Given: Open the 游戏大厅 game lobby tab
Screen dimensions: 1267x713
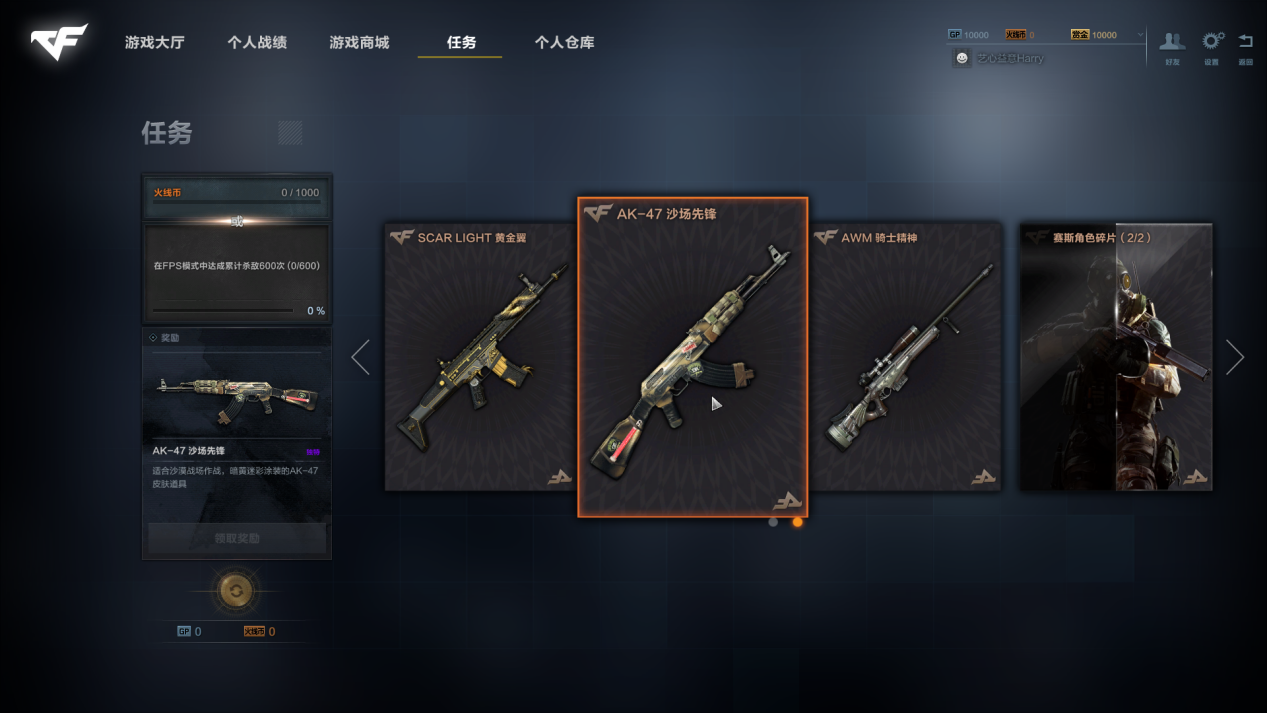Looking at the screenshot, I should (x=154, y=43).
